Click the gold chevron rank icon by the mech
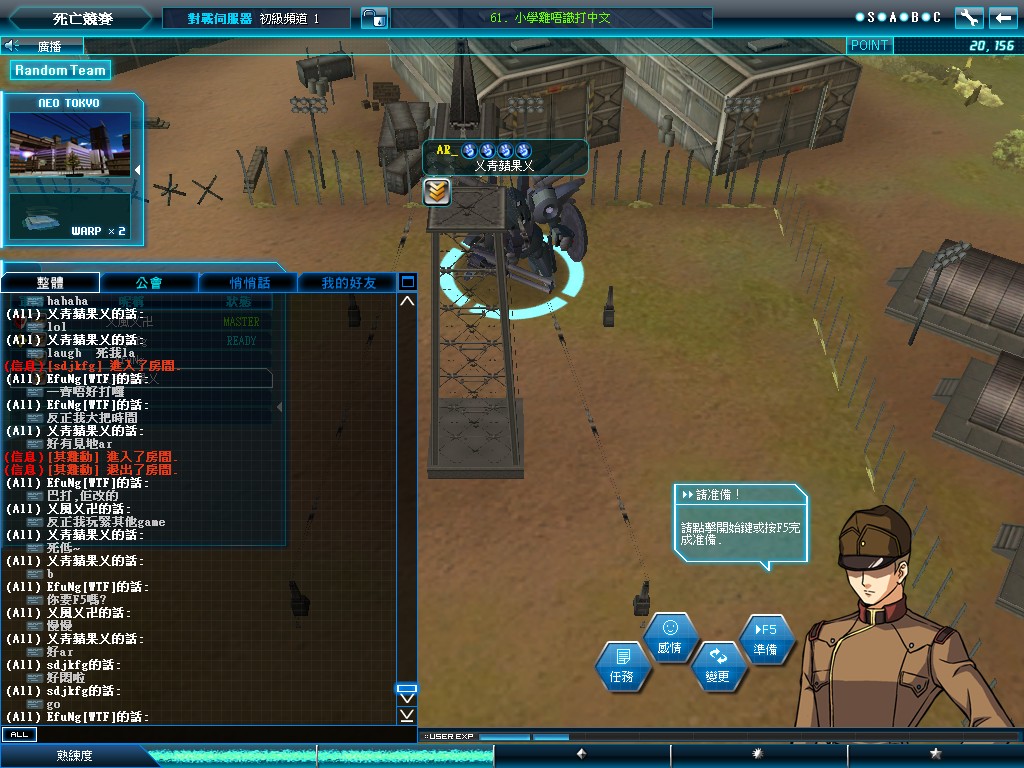The image size is (1024, 768). [x=436, y=192]
